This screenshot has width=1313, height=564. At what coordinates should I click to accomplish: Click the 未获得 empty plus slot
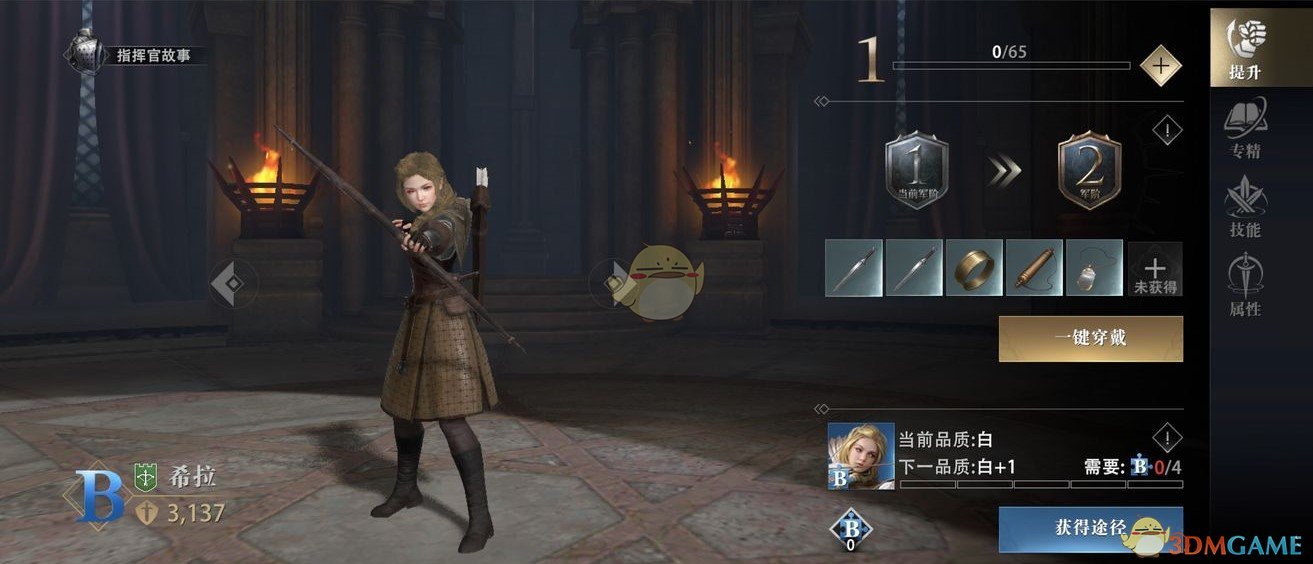click(x=1155, y=268)
